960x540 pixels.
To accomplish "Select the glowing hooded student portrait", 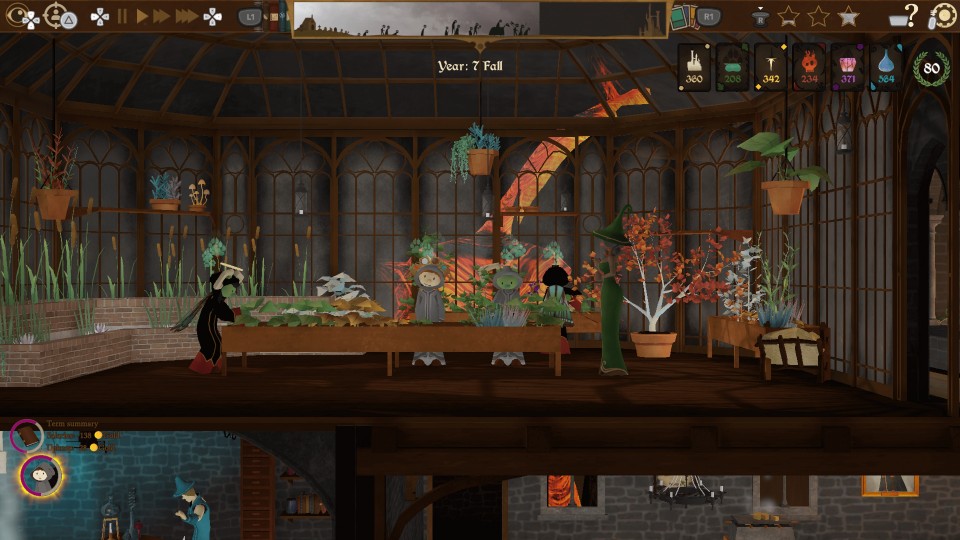I will coord(41,475).
